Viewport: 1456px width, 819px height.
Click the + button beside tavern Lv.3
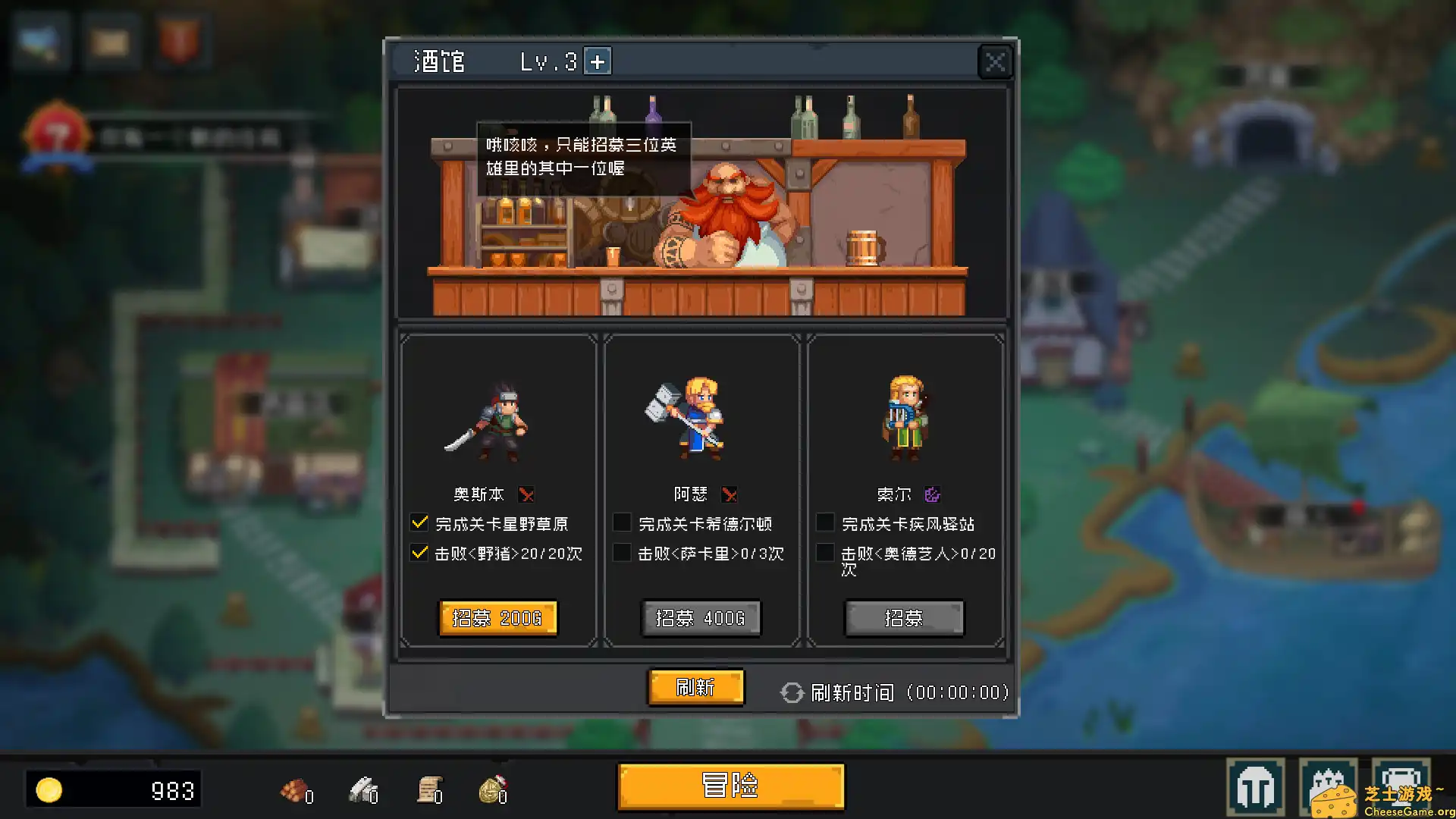tap(598, 61)
